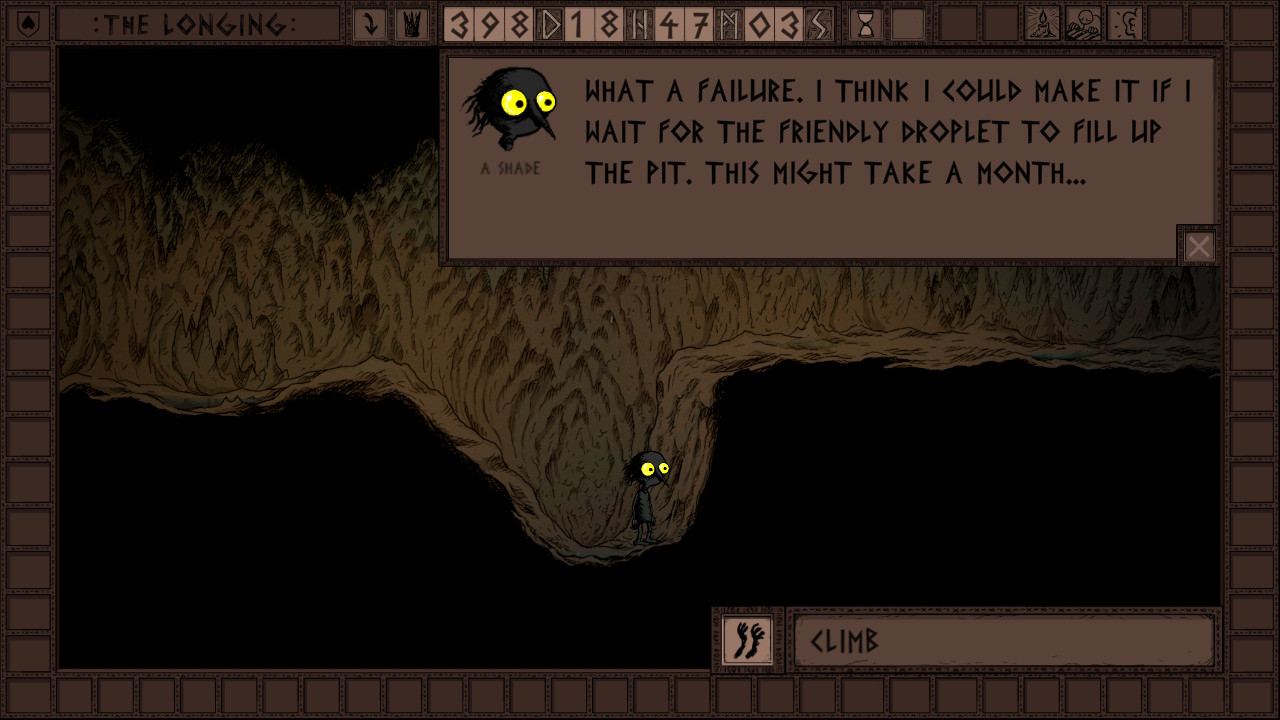
Task: Open the crown icon button
Action: (410, 24)
